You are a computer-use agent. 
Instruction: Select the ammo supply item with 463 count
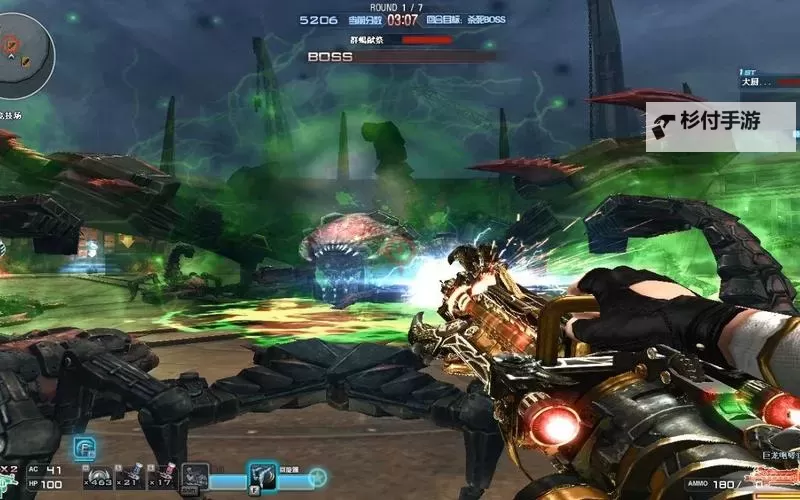tap(98, 475)
